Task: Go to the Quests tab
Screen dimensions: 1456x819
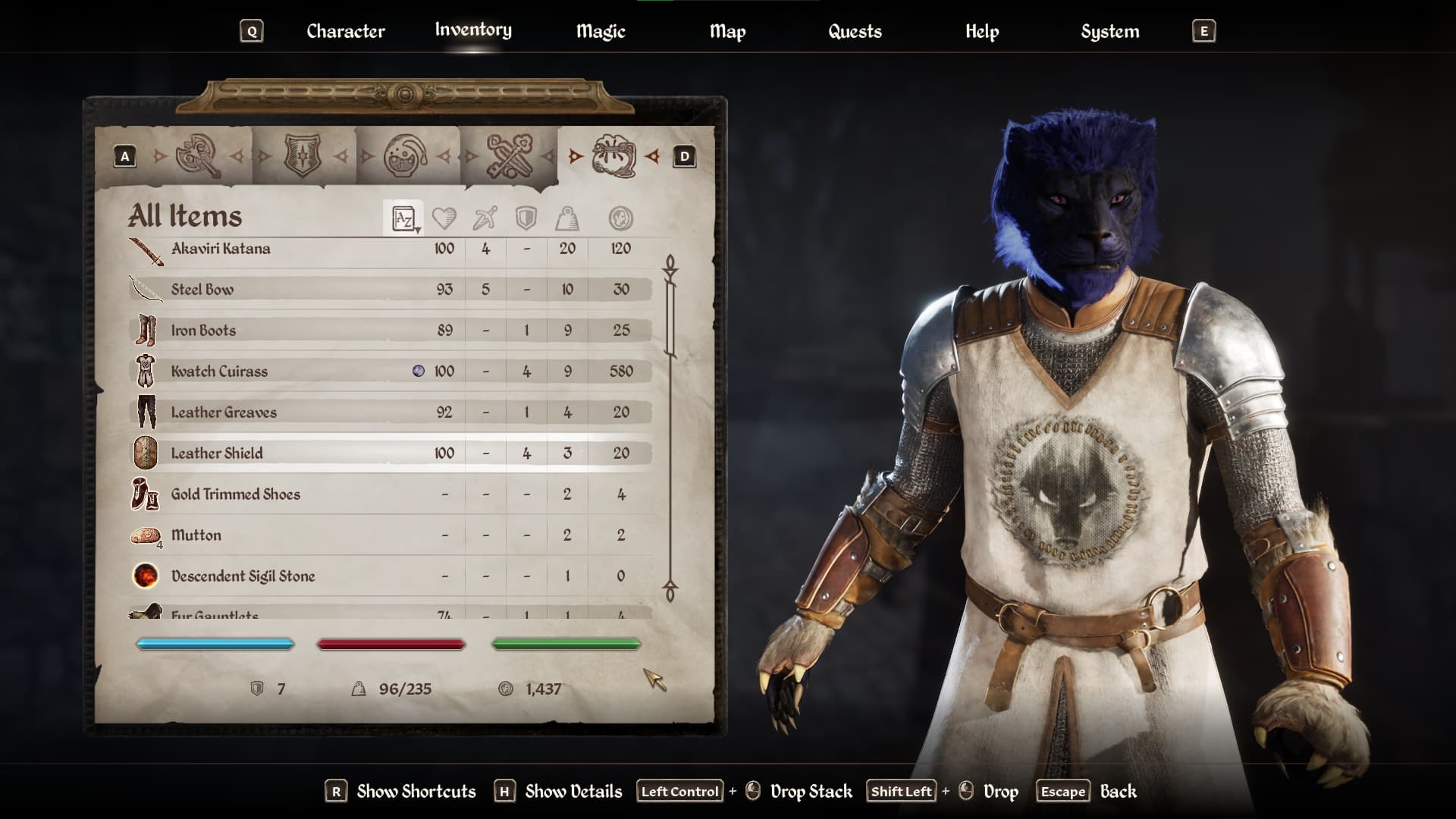Action: 855,31
